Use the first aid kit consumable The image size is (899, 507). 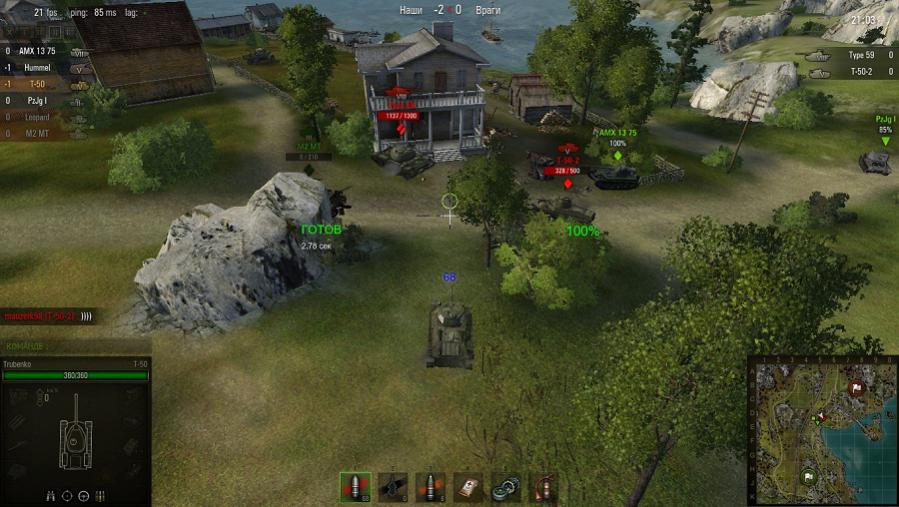tap(467, 487)
